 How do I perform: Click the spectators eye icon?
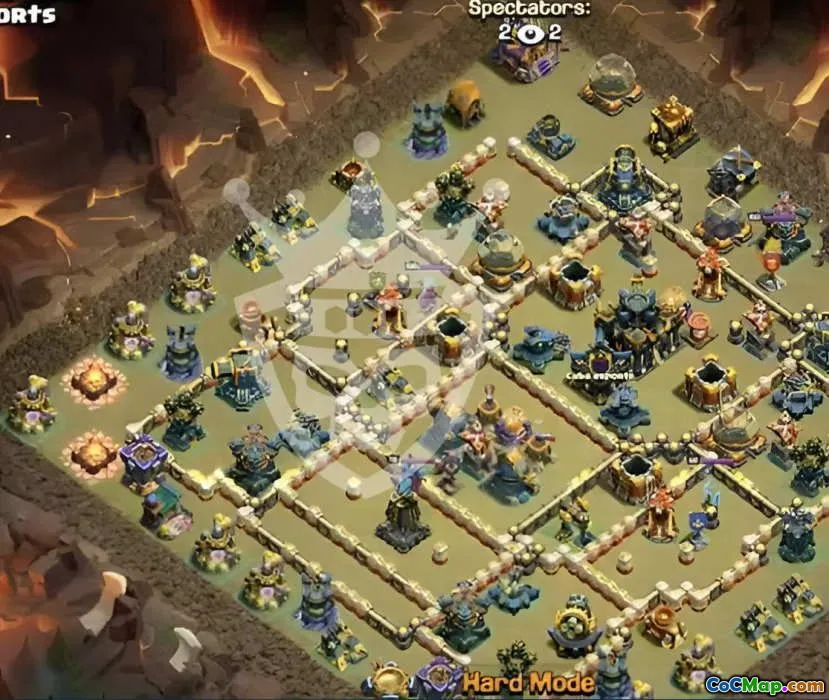529,32
